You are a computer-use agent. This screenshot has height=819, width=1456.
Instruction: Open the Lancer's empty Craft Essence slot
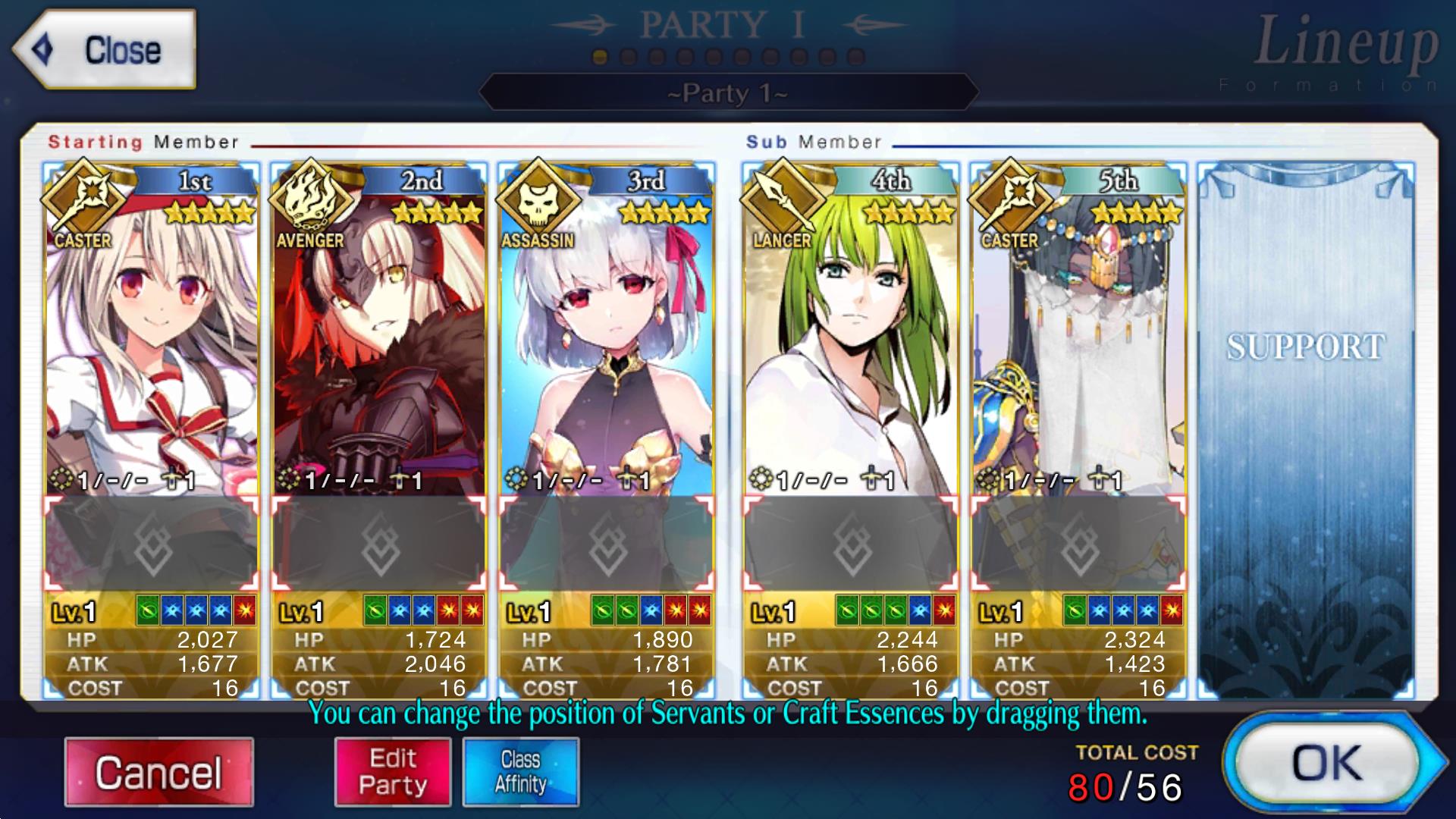pos(850,544)
